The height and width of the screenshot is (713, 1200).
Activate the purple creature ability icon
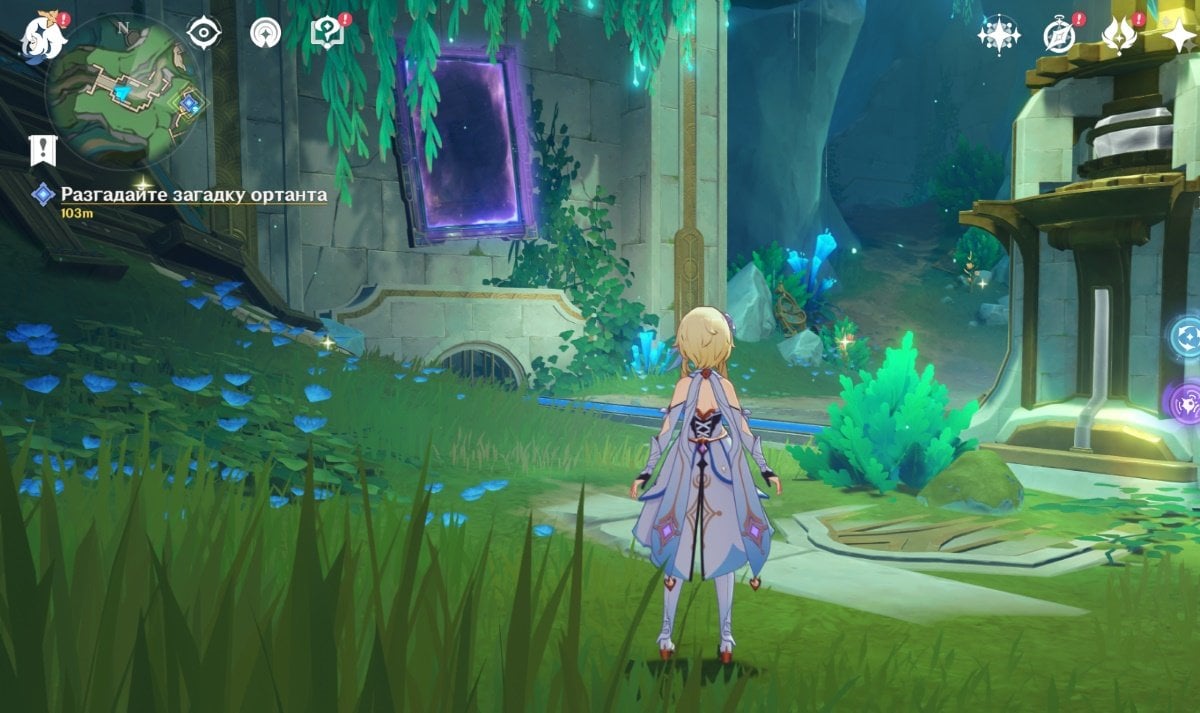(1185, 401)
